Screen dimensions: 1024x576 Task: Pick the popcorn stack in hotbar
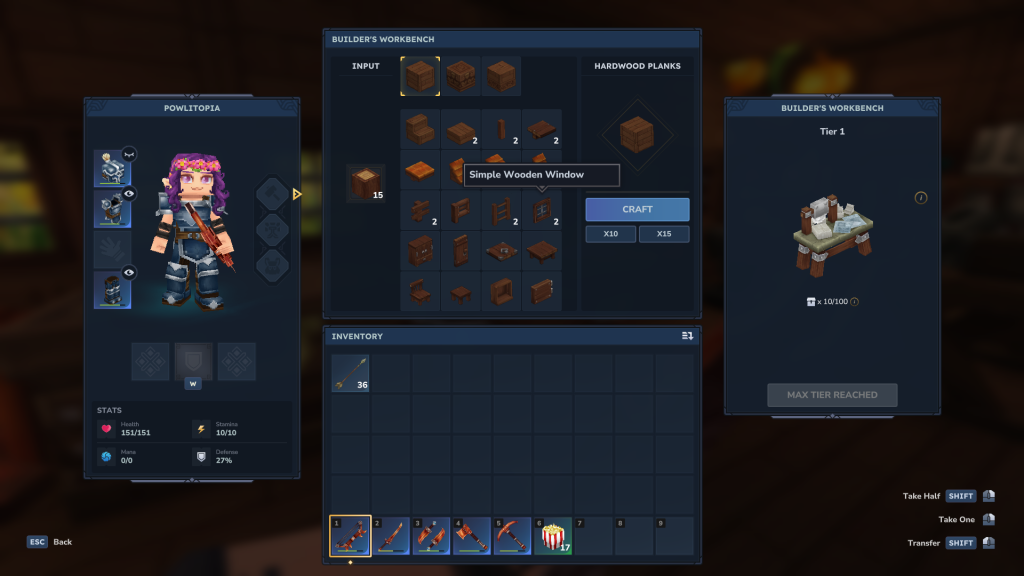point(552,536)
